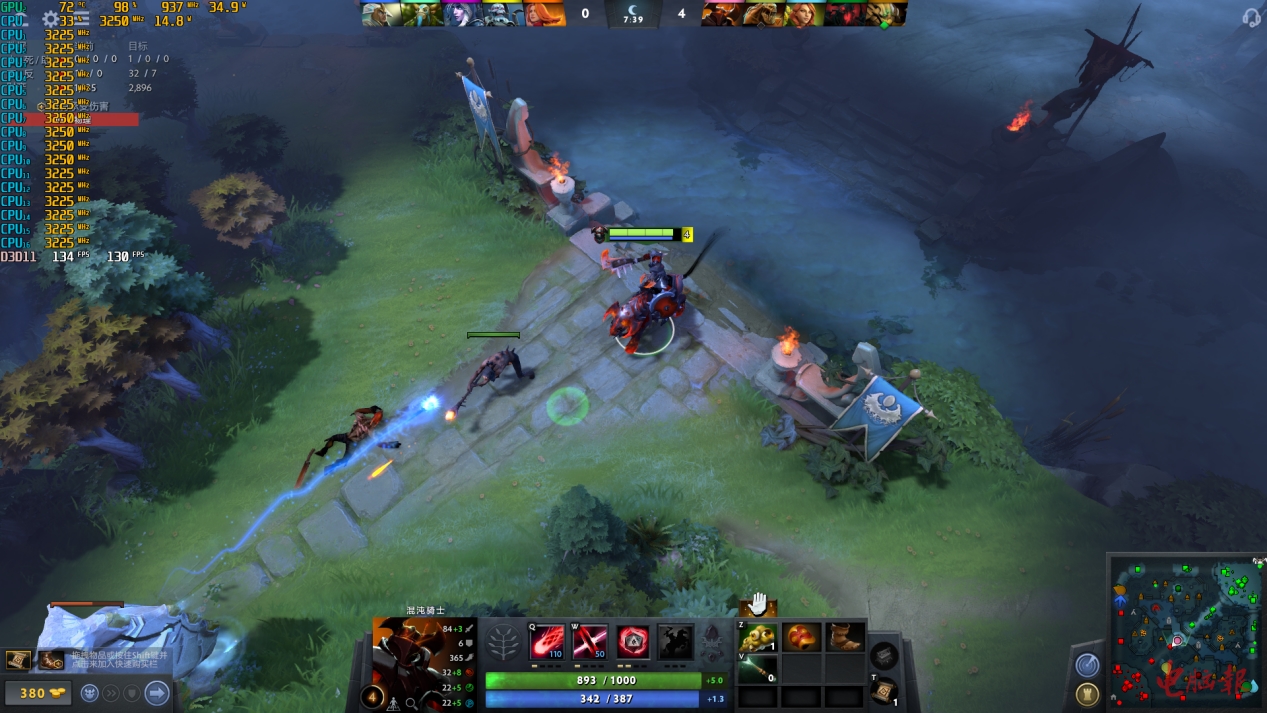
Task: Open the shop via the gold button
Action: pyautogui.click(x=37, y=692)
